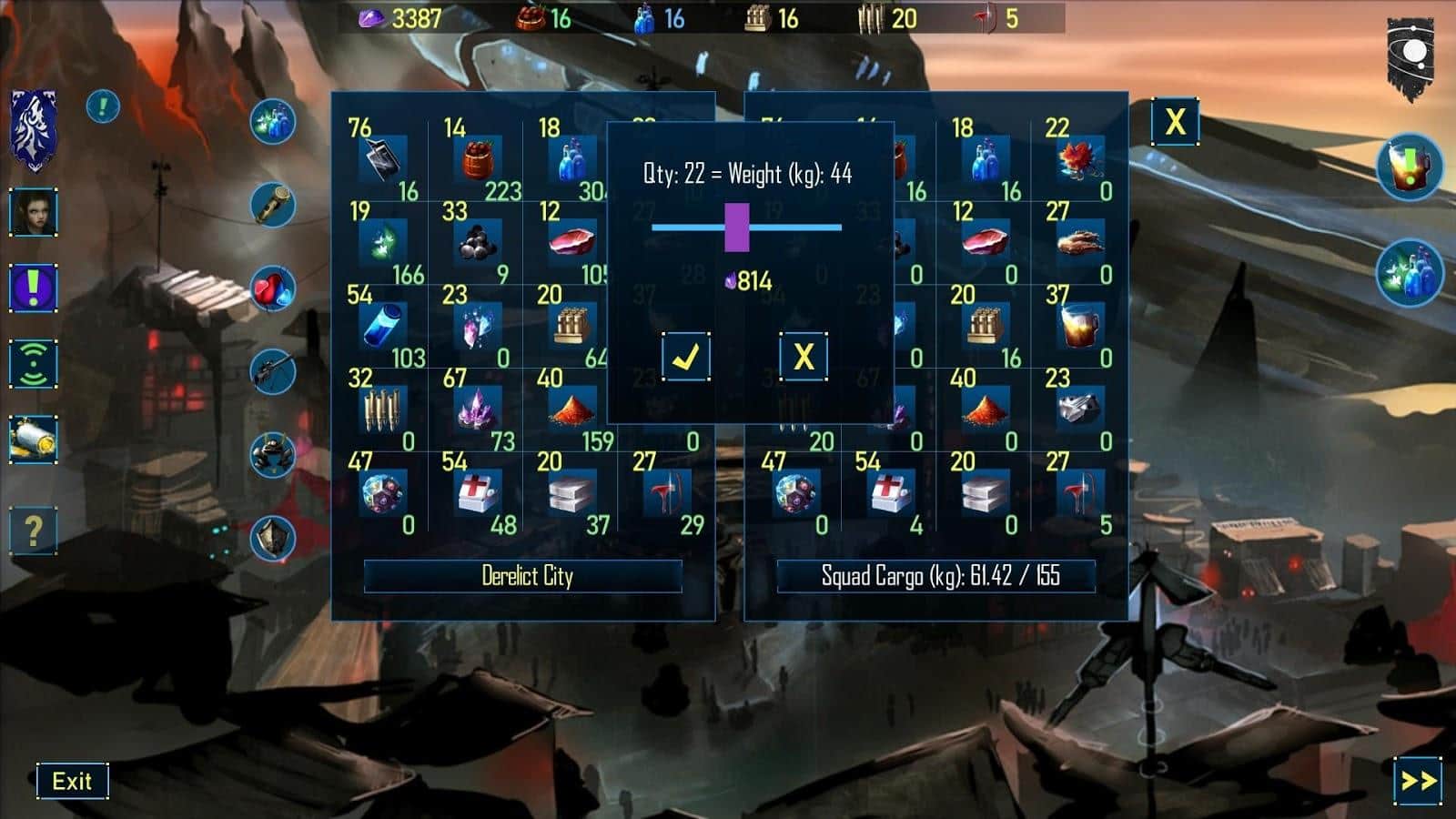
Task: Close the trade window with the yellow X
Action: [x=1175, y=121]
